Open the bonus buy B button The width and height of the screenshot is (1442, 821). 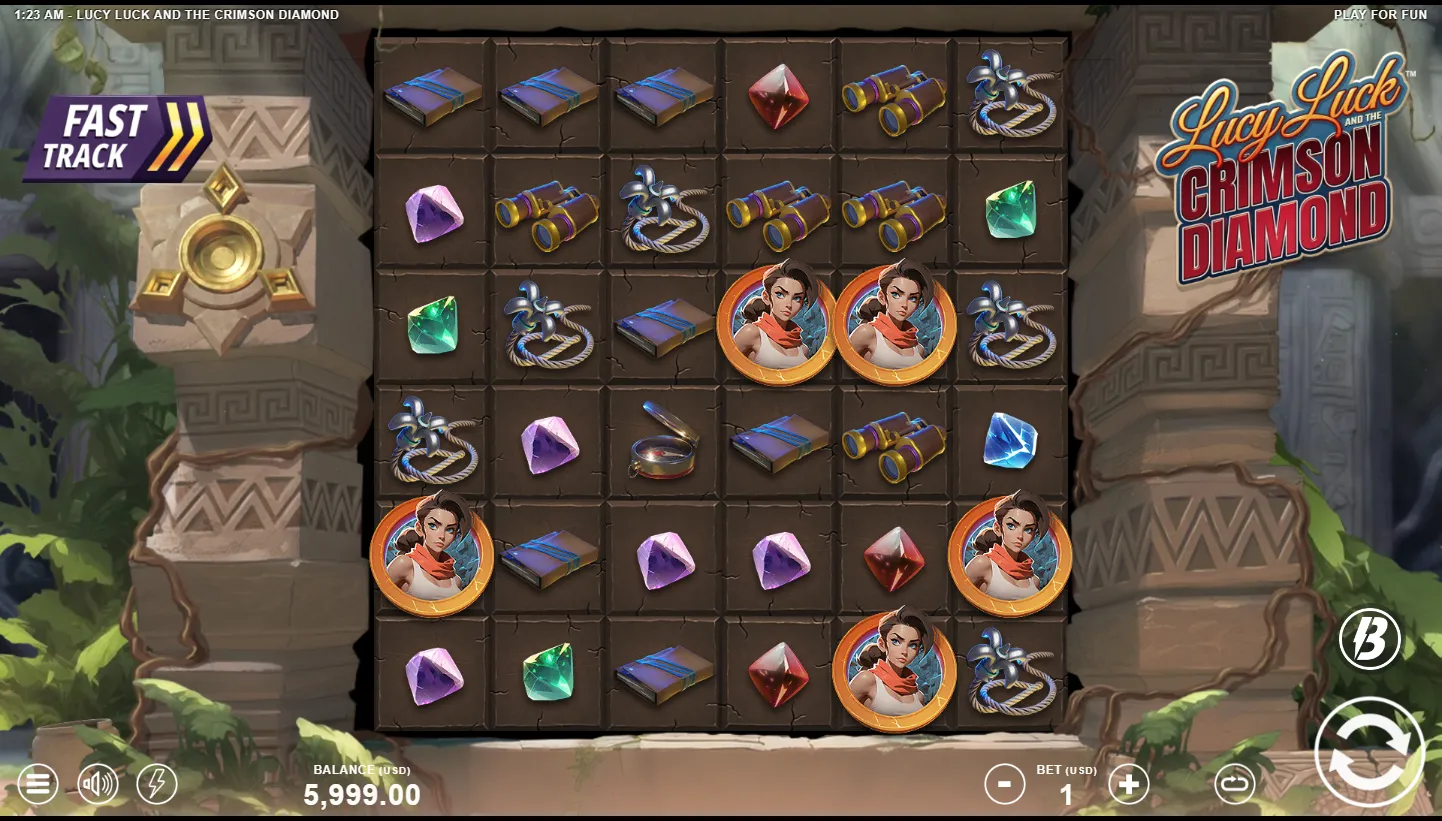click(1369, 639)
